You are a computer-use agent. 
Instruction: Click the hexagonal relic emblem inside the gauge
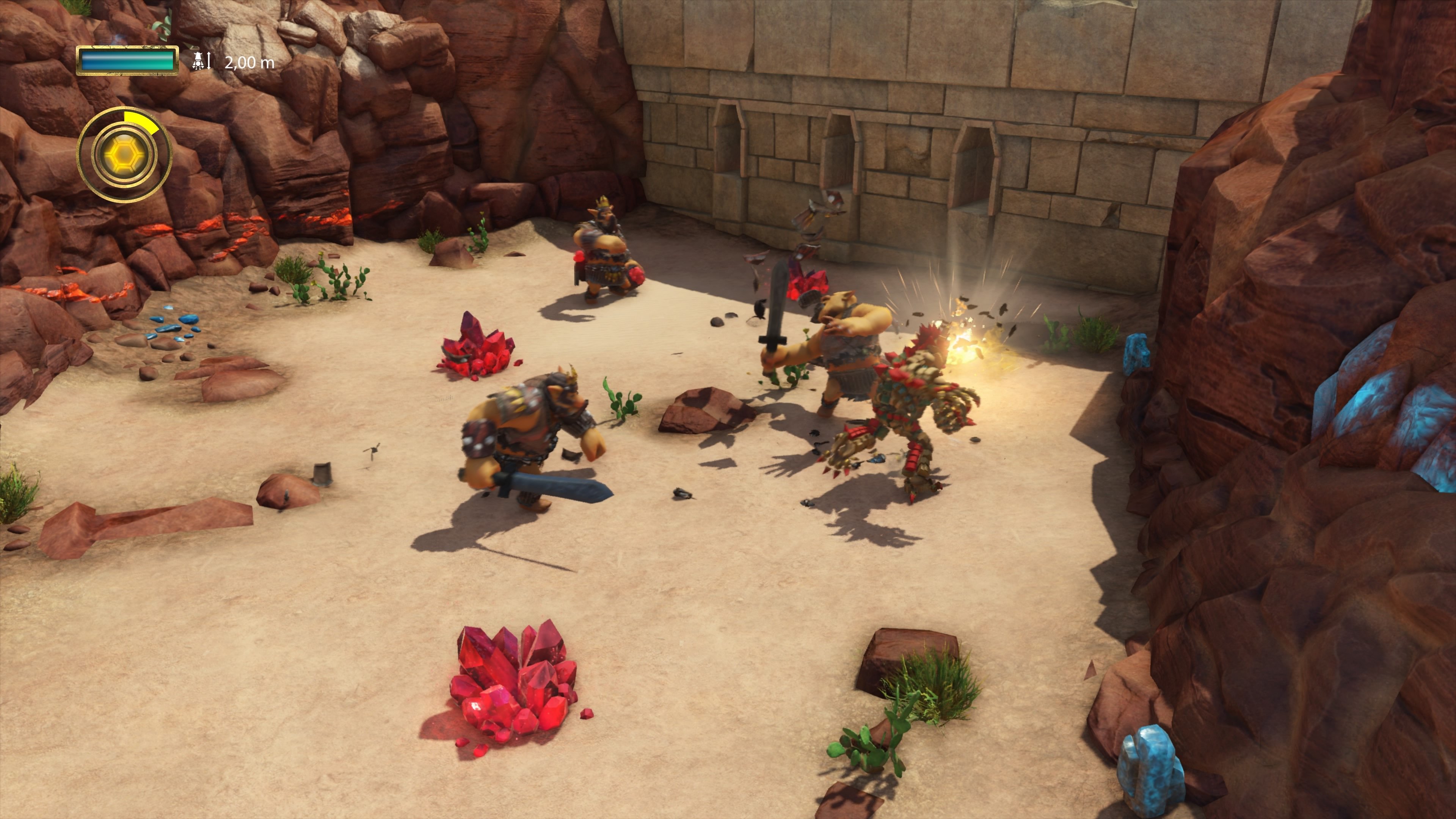coord(126,154)
